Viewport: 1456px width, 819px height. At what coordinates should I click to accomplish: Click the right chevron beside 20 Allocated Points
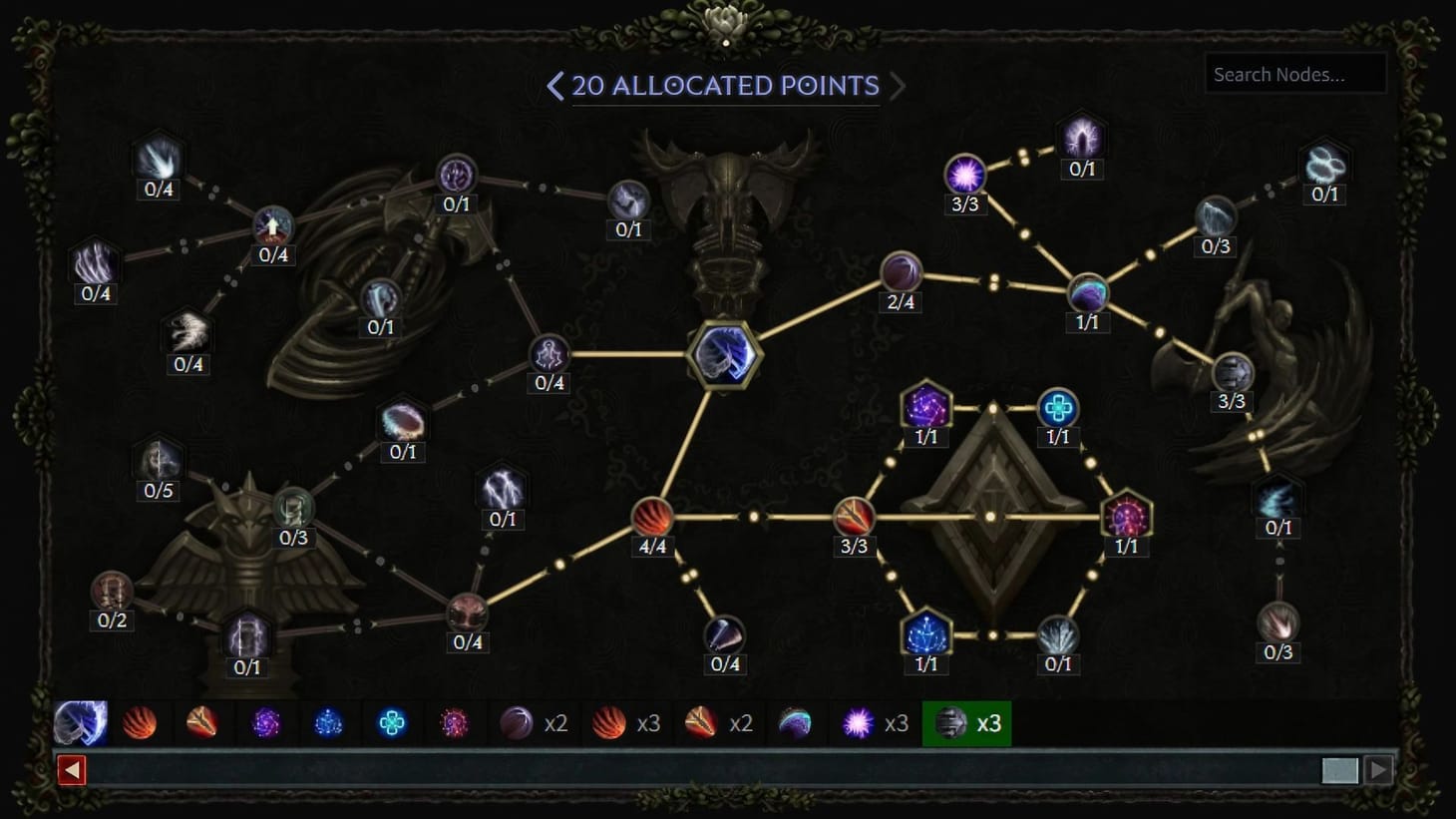pyautogui.click(x=897, y=87)
